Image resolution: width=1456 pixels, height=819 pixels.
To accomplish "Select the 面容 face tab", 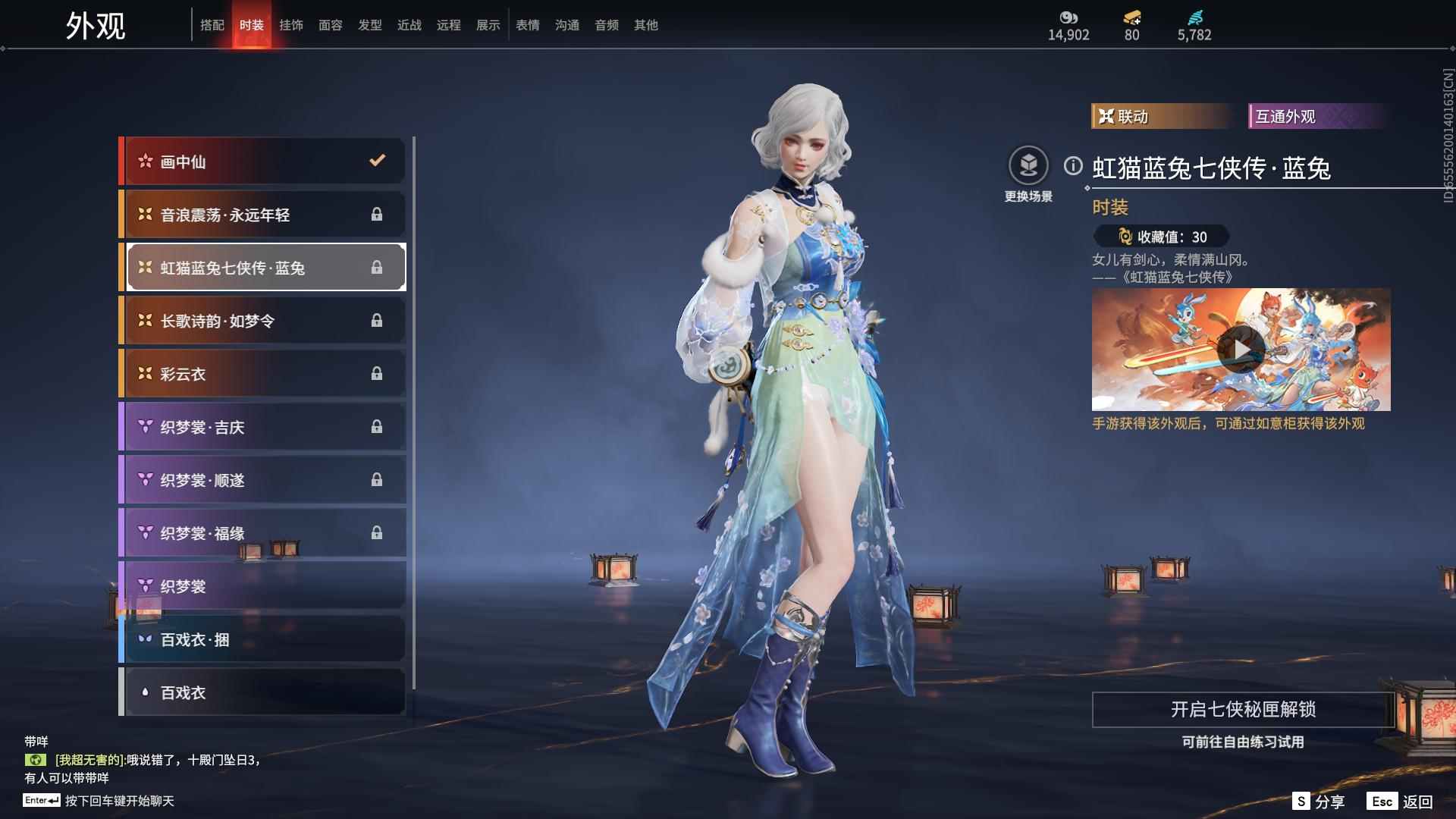I will pos(331,25).
